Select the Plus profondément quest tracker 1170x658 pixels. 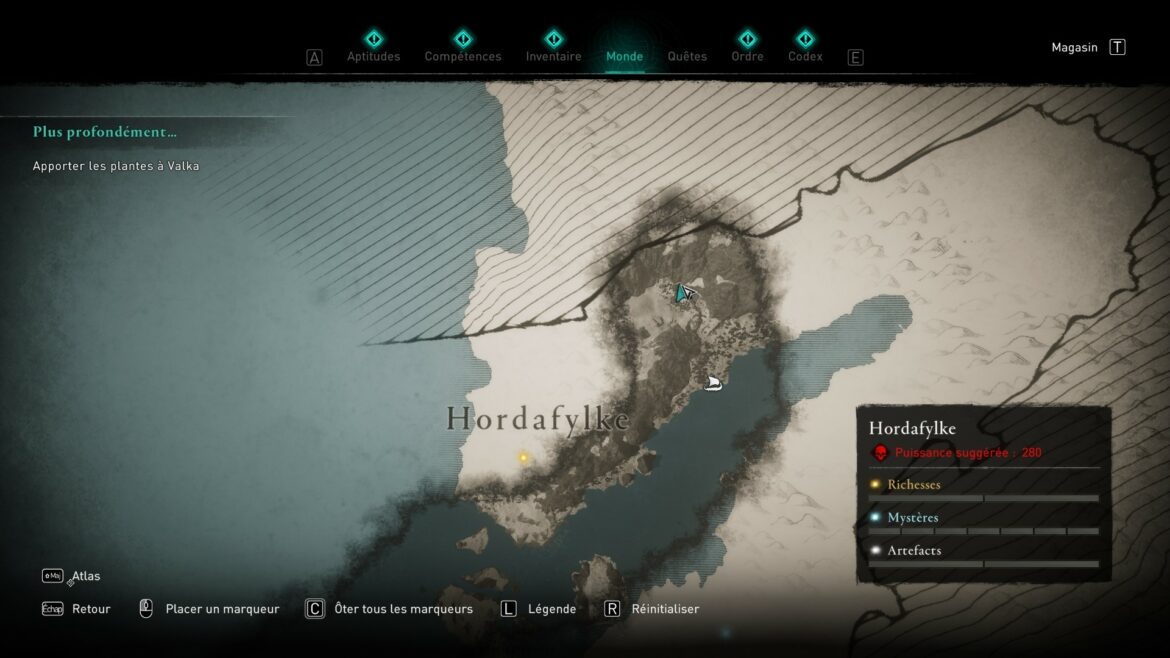[105, 132]
